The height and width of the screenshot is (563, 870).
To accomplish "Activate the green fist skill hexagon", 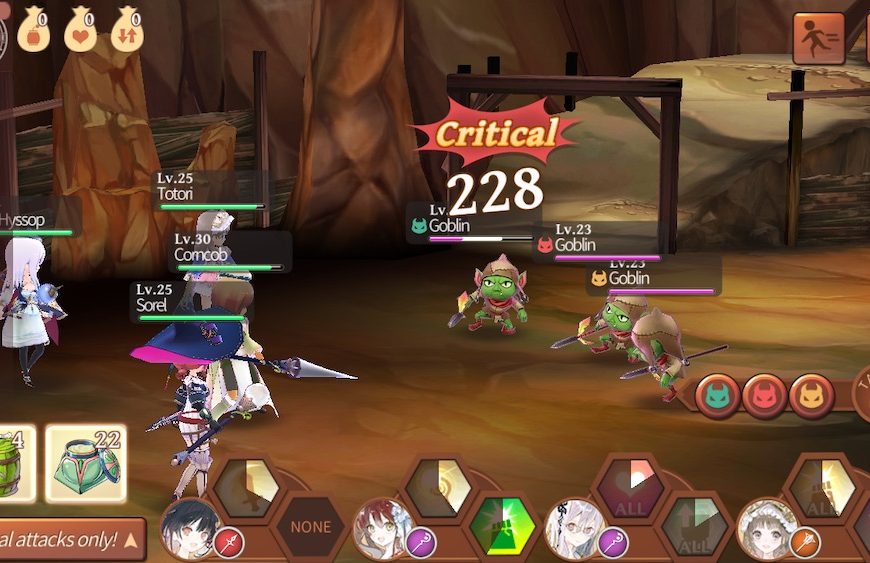I will tap(502, 525).
